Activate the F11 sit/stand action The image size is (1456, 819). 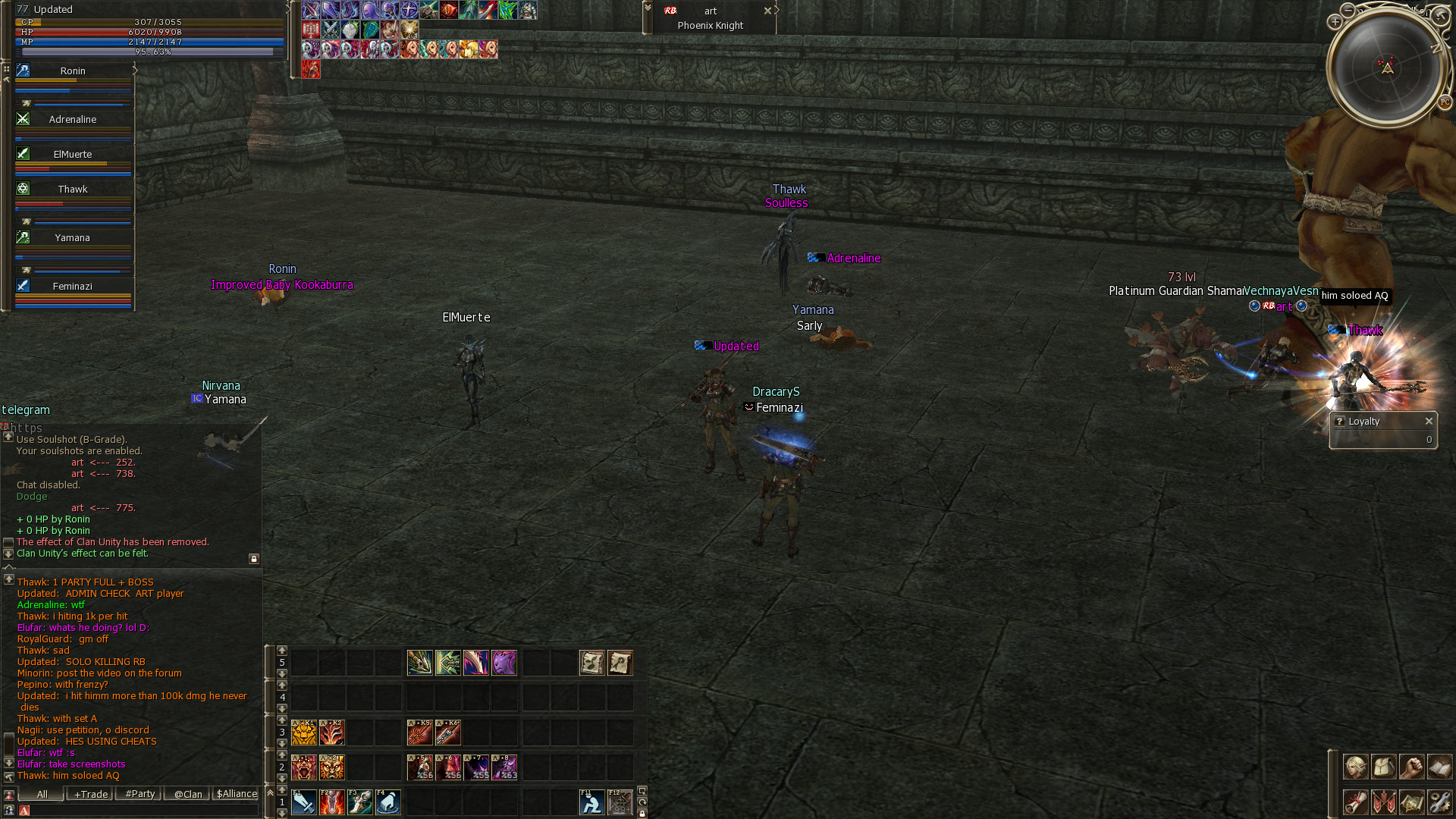[591, 802]
